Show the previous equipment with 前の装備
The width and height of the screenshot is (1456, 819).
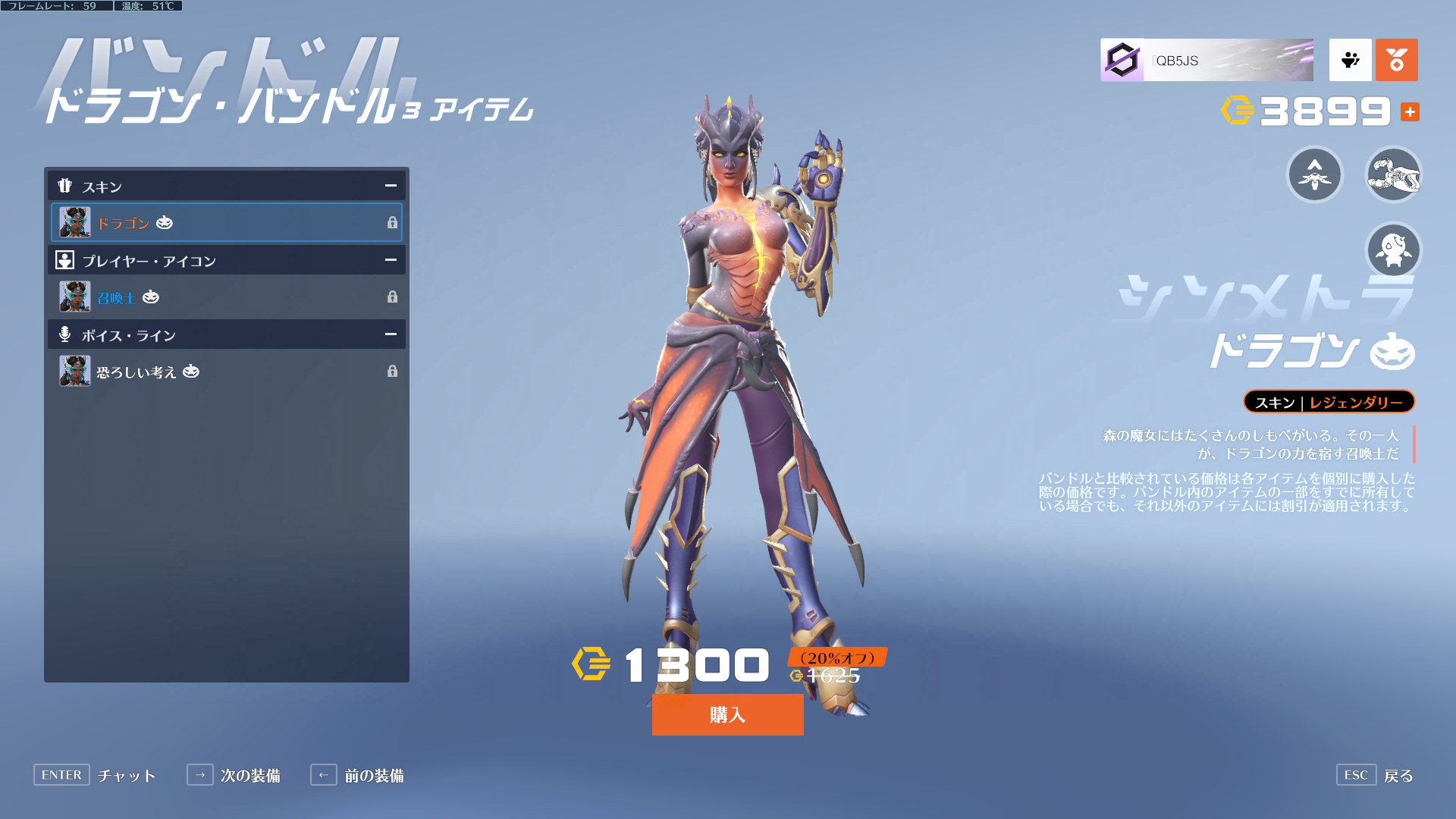coord(357,775)
